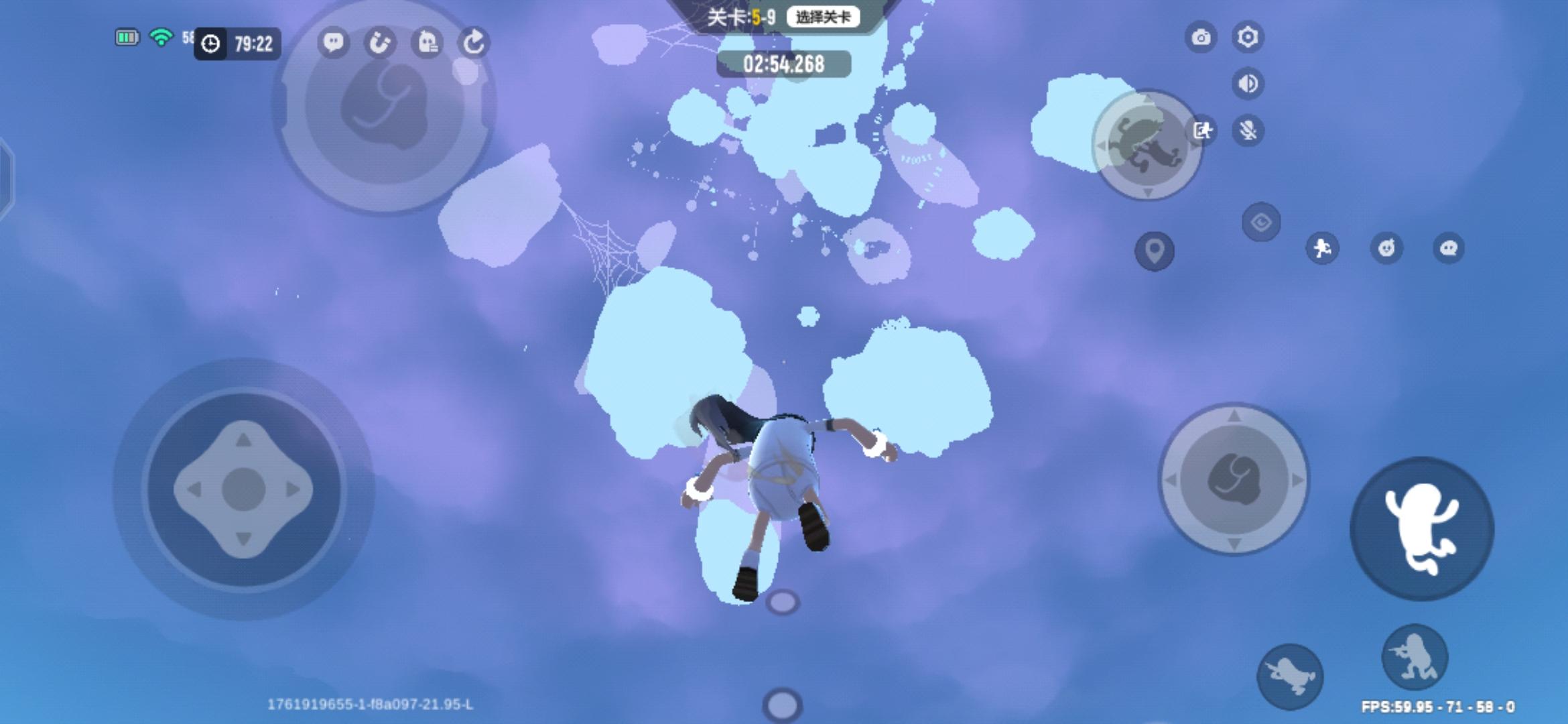Open the AI assistant robot icon
The height and width of the screenshot is (724, 1568).
coord(428,43)
